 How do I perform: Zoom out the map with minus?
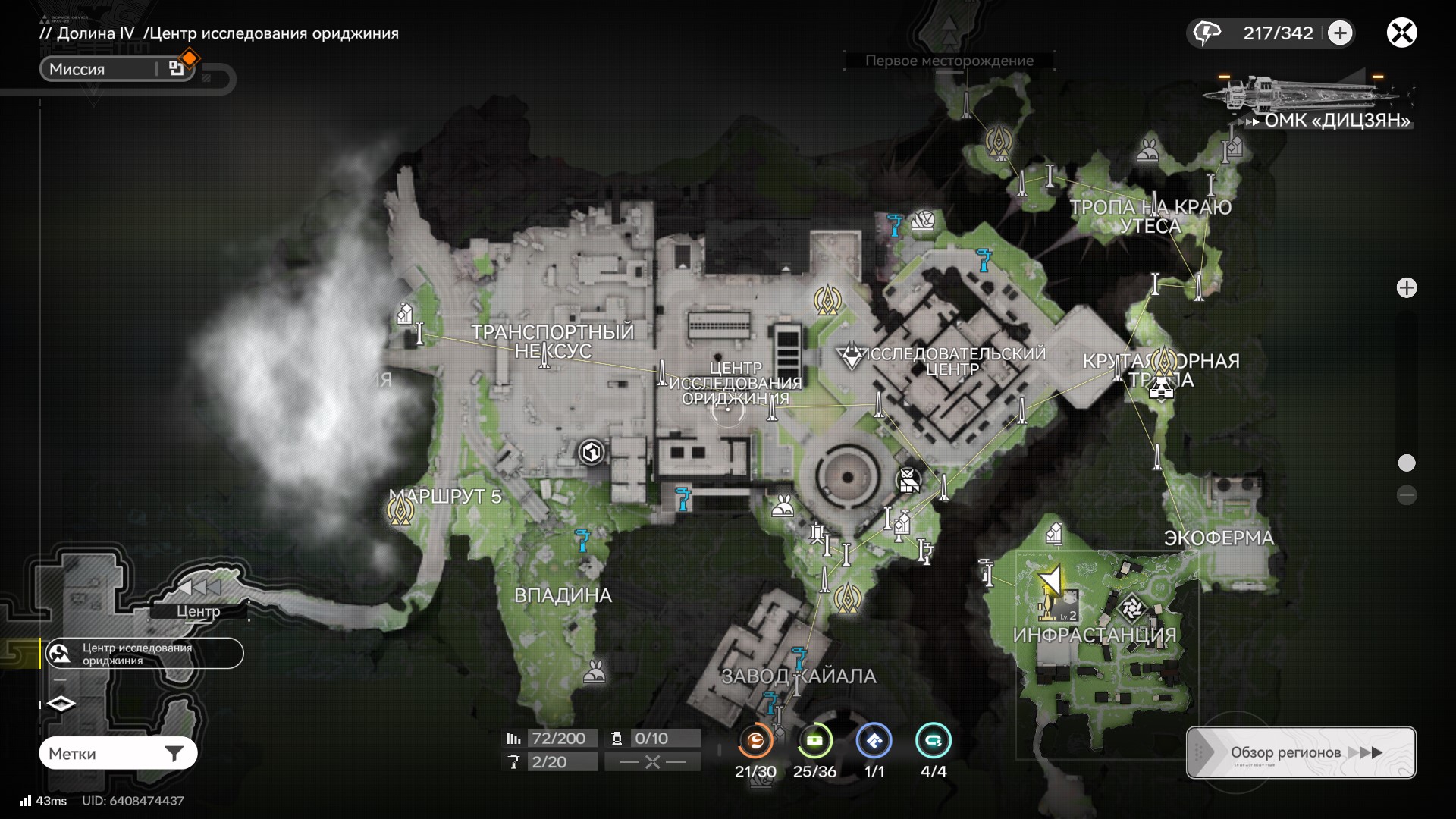(x=1407, y=495)
